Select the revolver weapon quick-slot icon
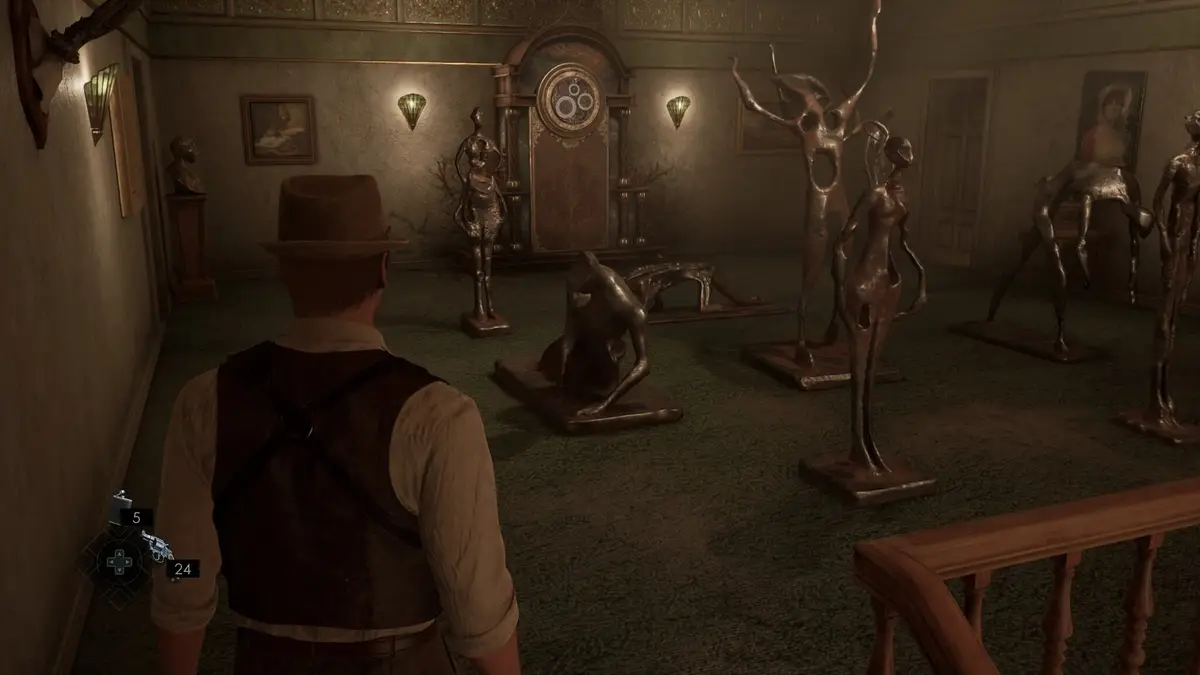1200x675 pixels. tap(156, 546)
